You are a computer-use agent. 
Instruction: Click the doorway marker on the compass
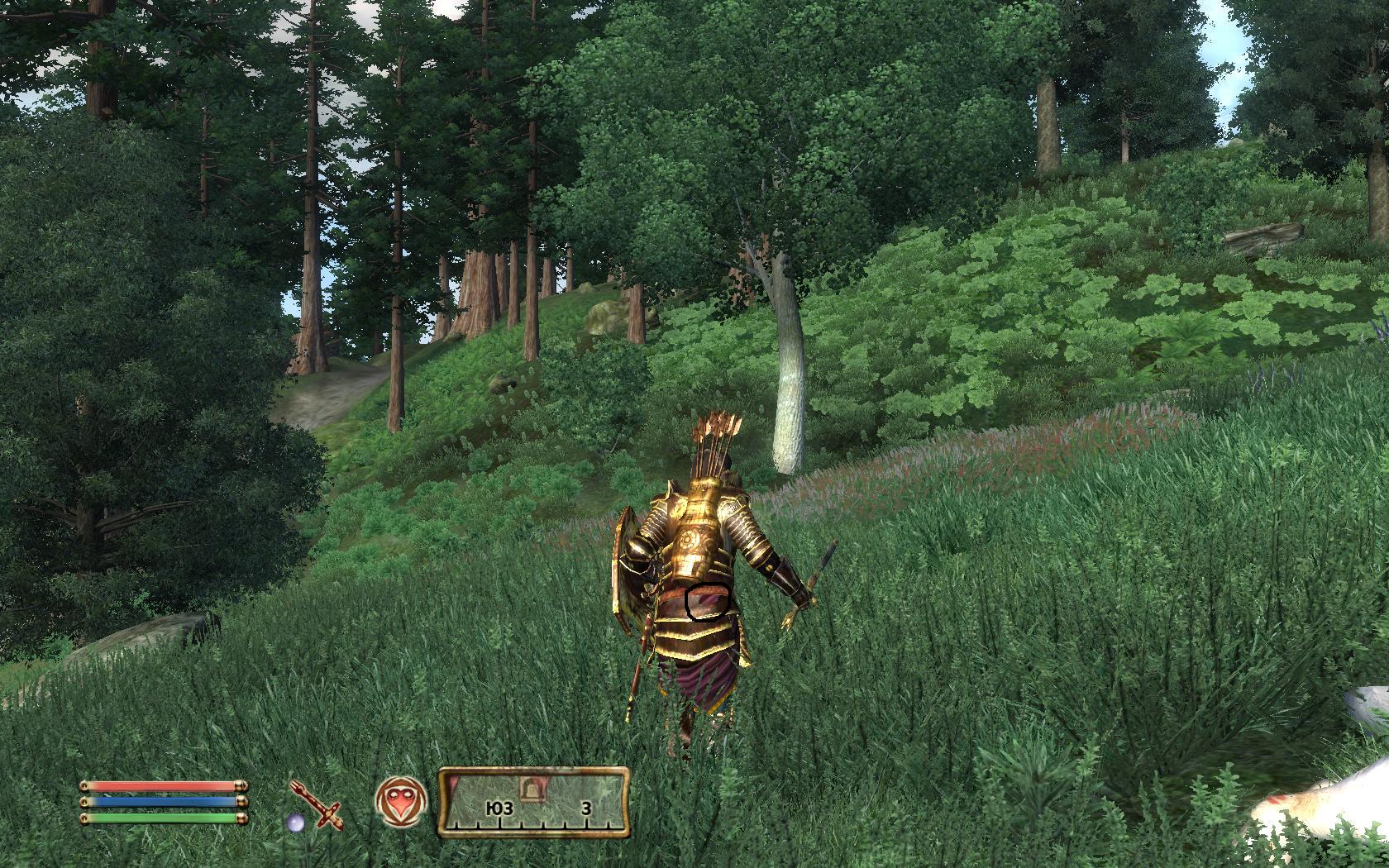click(x=529, y=785)
